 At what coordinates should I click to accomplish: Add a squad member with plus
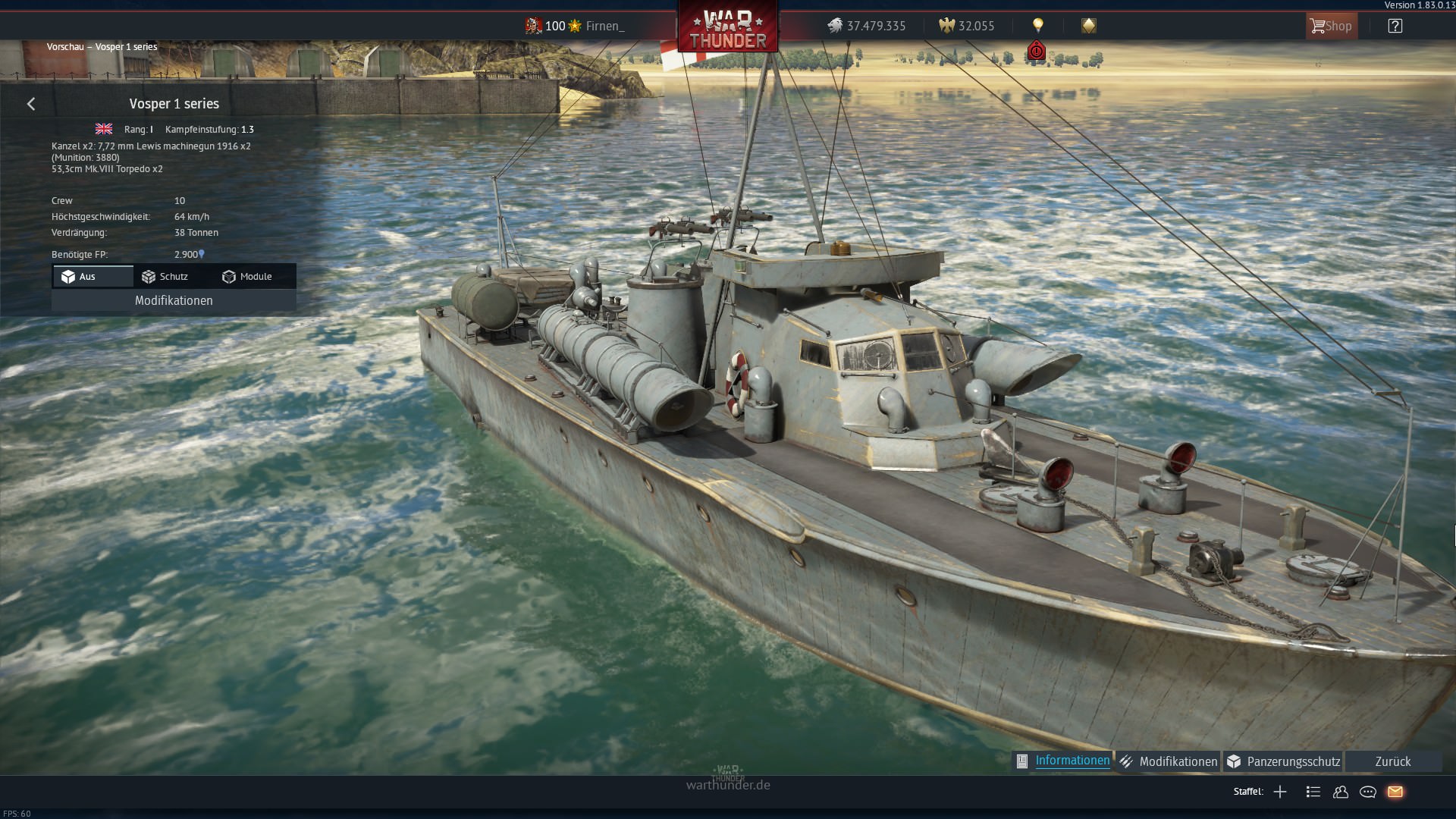click(x=1280, y=792)
